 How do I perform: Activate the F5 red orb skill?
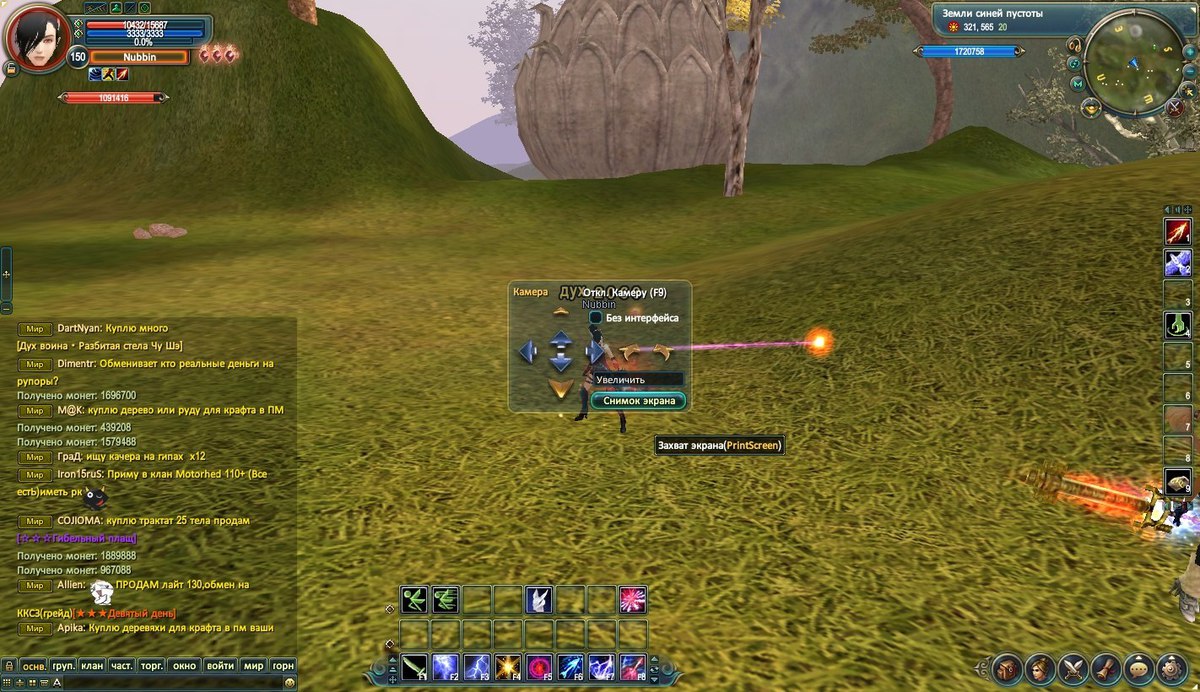click(538, 666)
